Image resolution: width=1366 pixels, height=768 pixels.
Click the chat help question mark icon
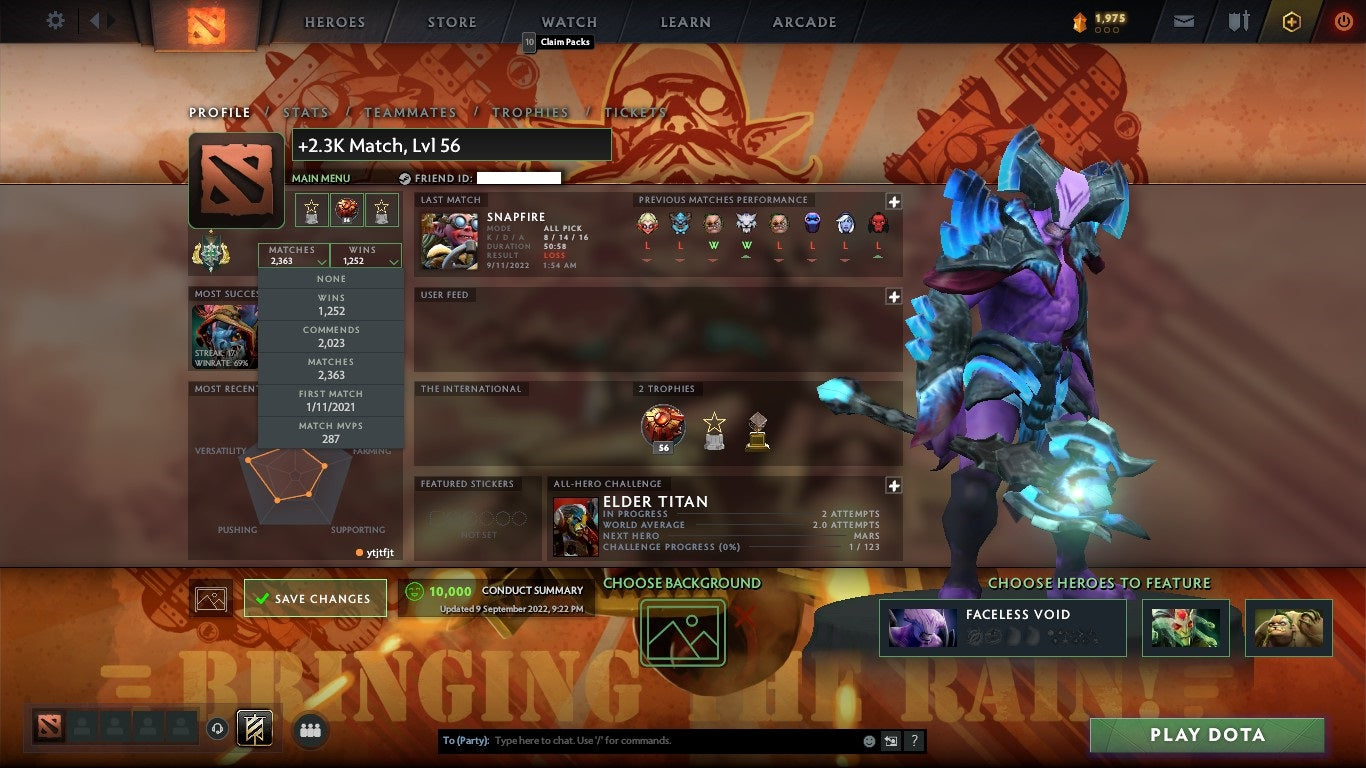tap(913, 741)
